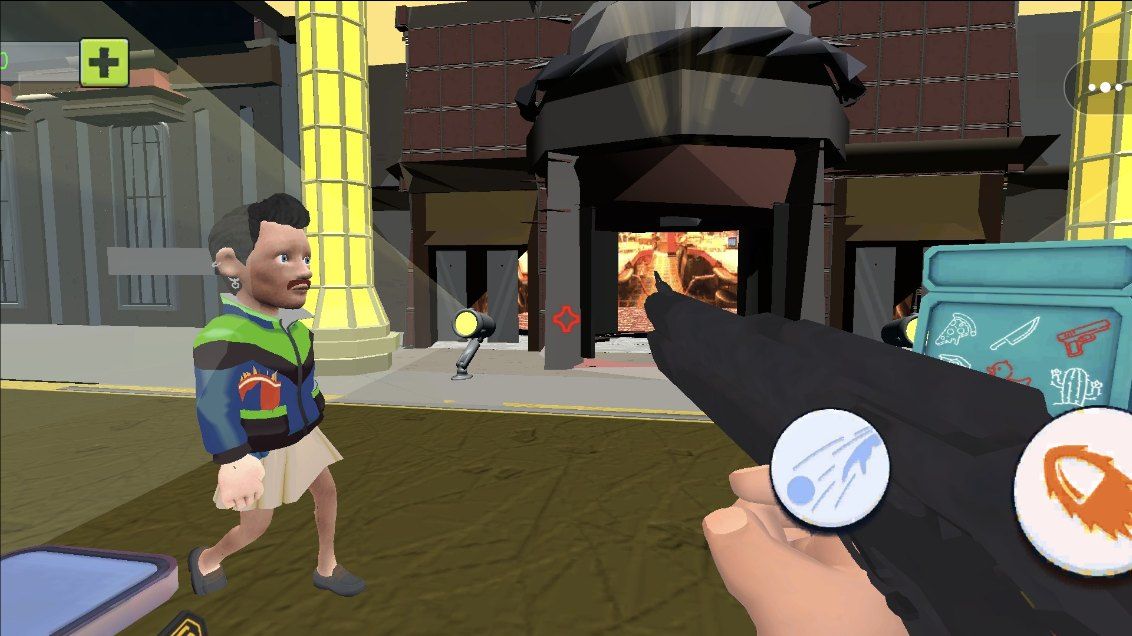Fire the weapon with the orange bullet button

click(1078, 487)
